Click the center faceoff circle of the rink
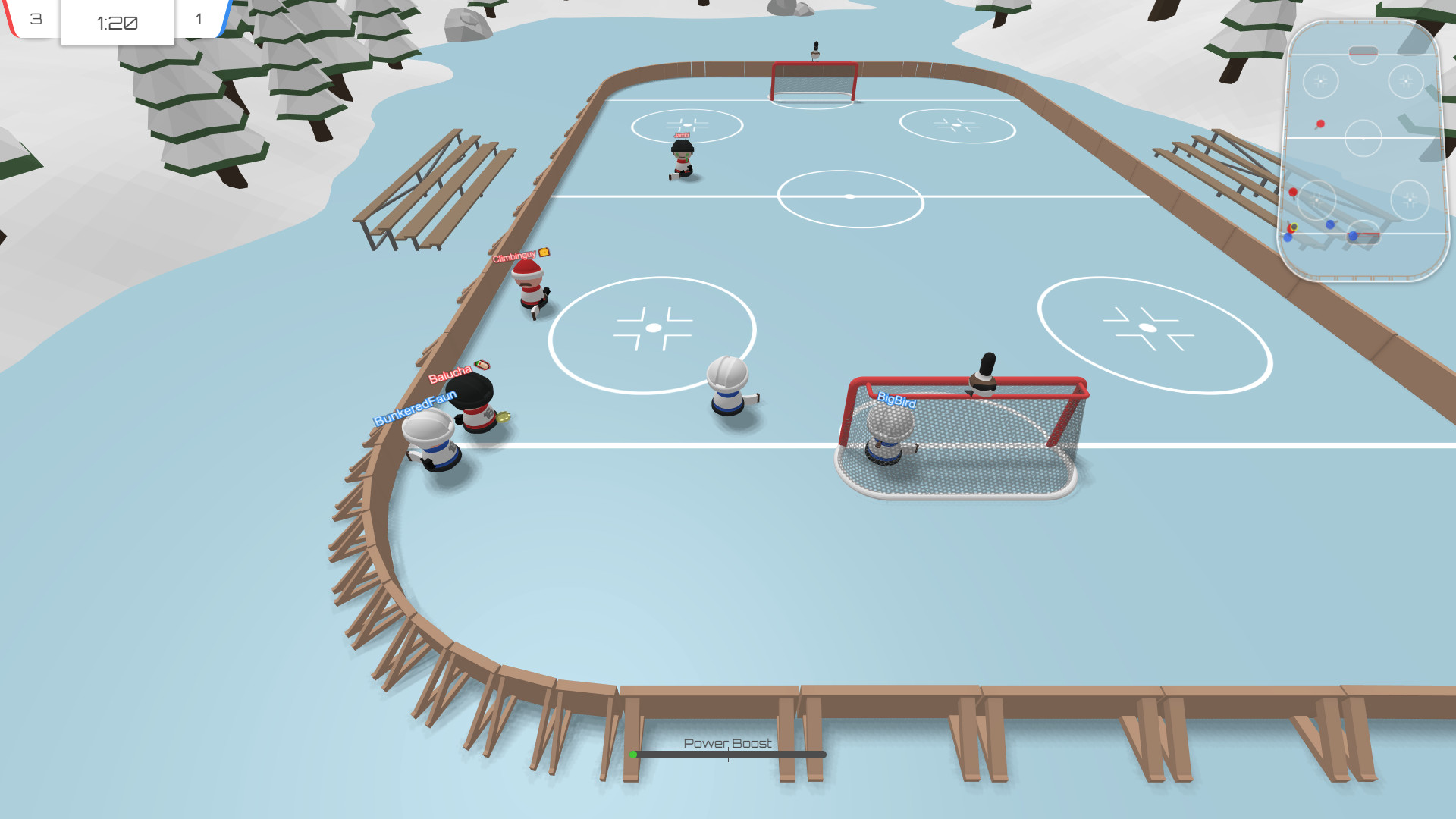 click(x=849, y=196)
